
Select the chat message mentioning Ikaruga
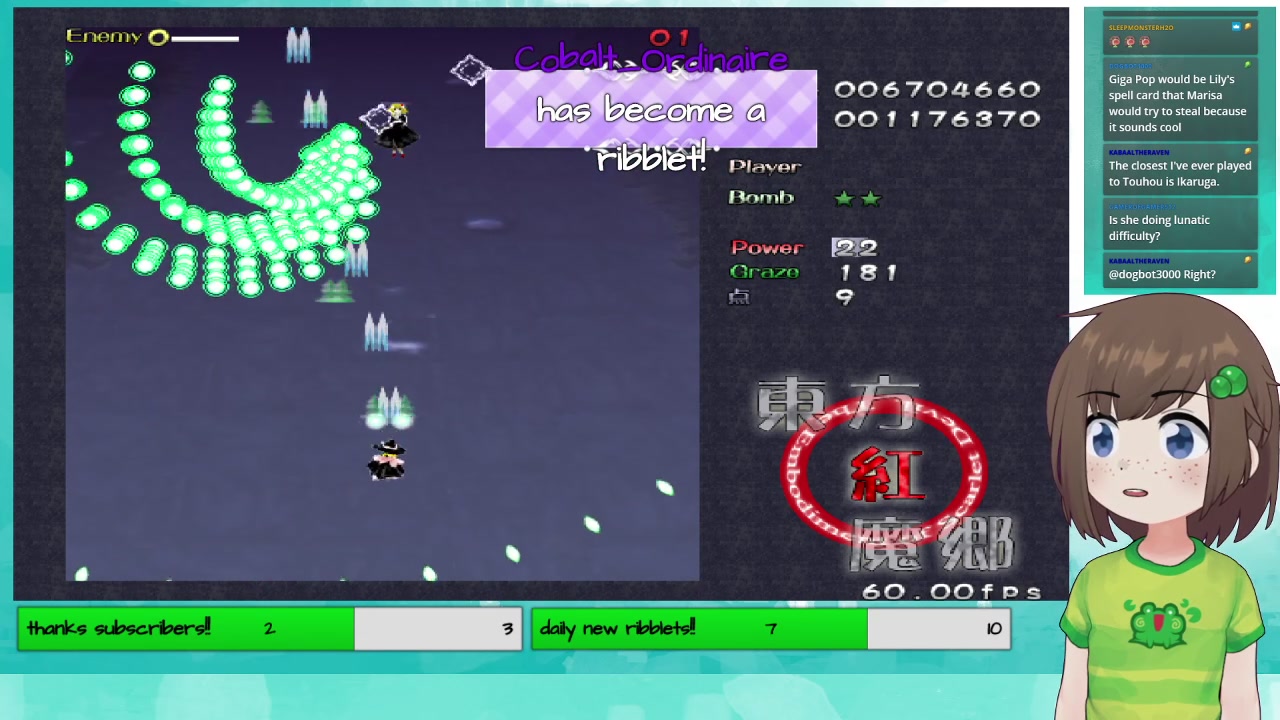1179,173
